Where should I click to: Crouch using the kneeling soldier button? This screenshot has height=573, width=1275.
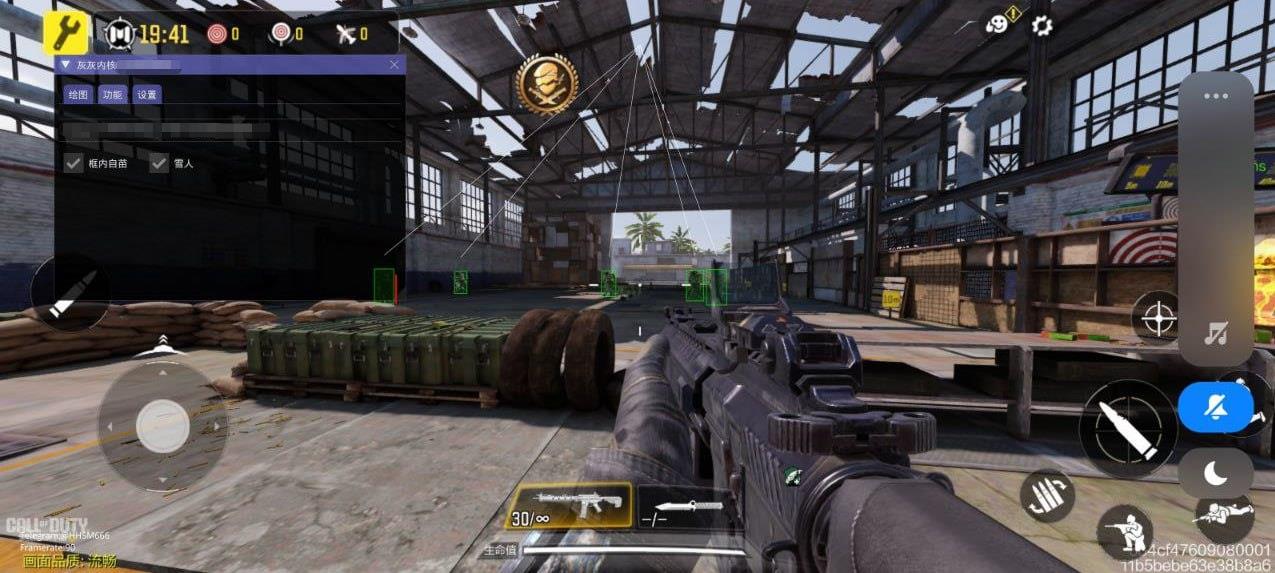coord(1124,531)
